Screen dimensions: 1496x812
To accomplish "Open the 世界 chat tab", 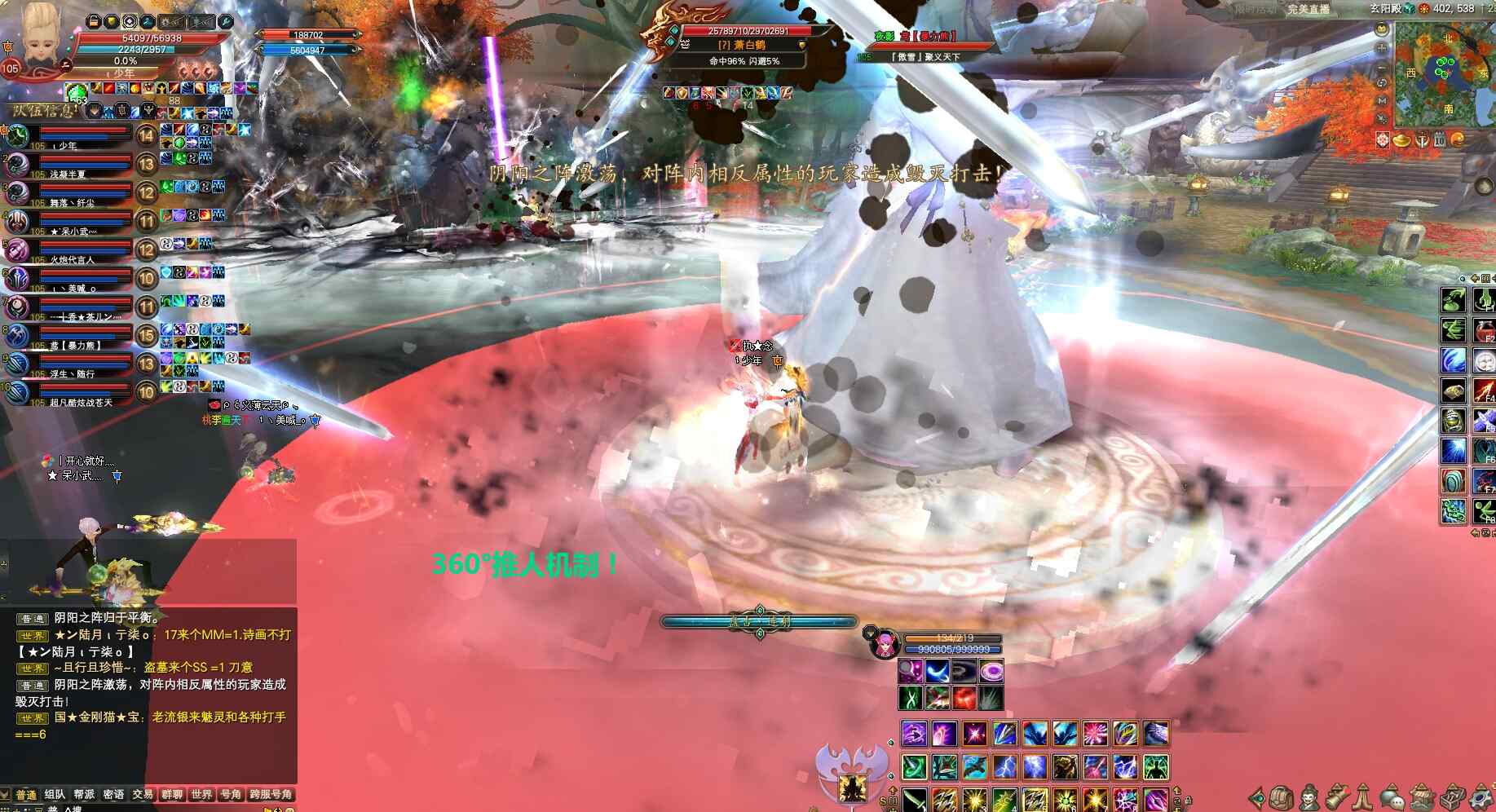I will pyautogui.click(x=201, y=795).
